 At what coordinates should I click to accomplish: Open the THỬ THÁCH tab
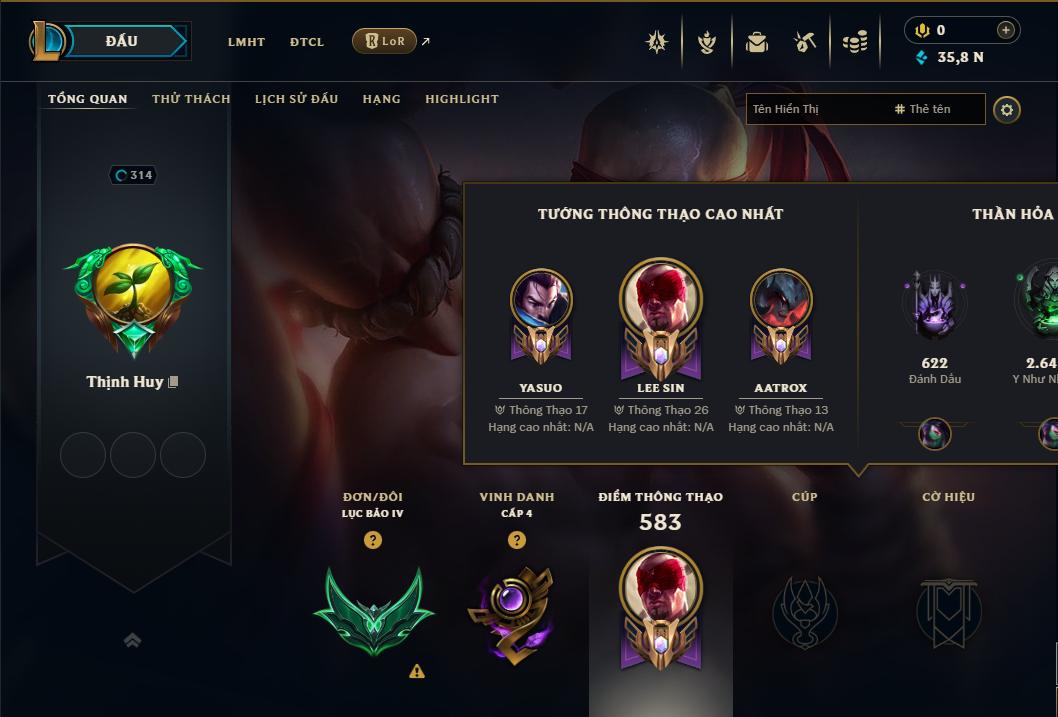click(191, 99)
